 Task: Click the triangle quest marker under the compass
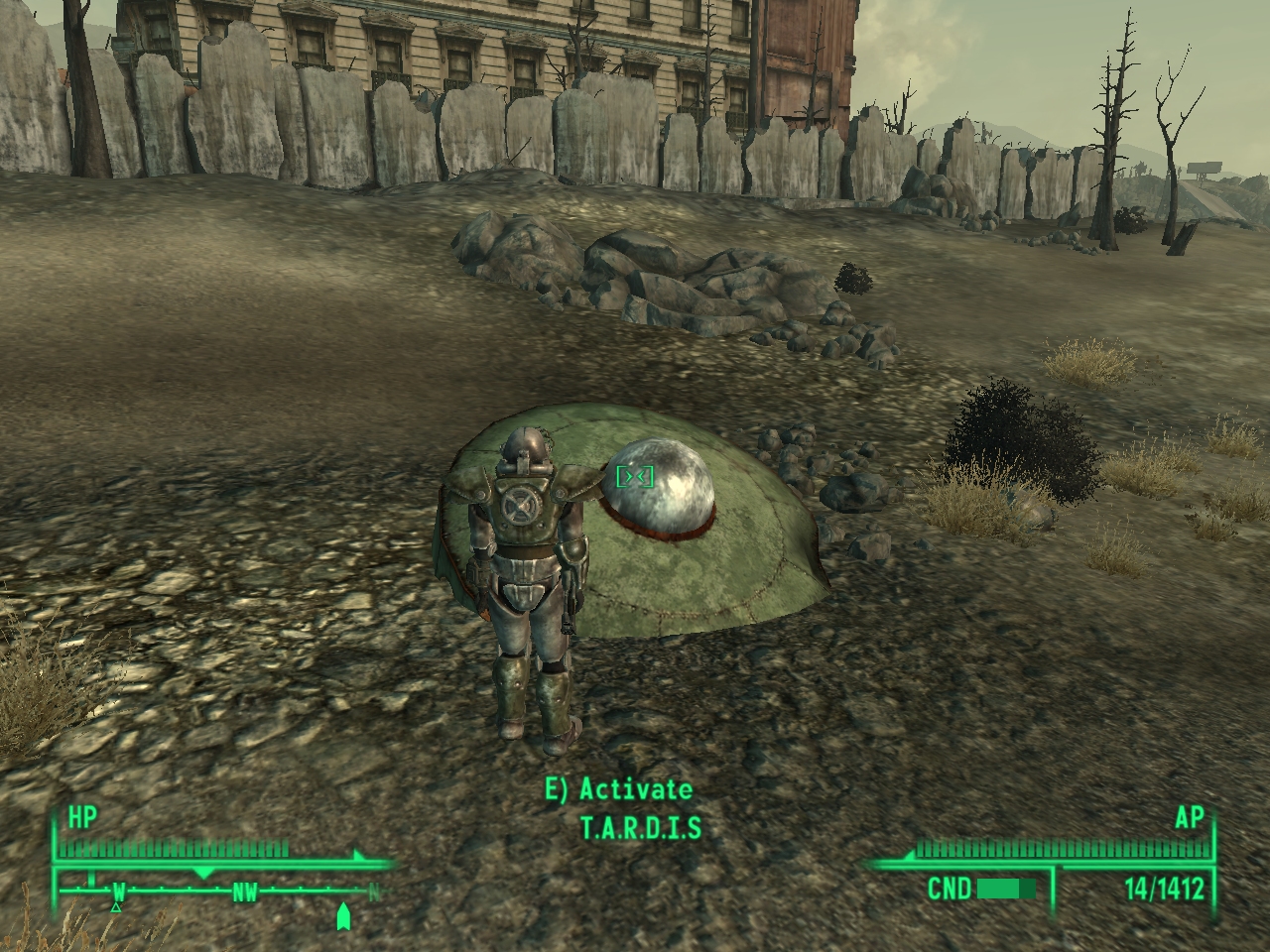(116, 905)
